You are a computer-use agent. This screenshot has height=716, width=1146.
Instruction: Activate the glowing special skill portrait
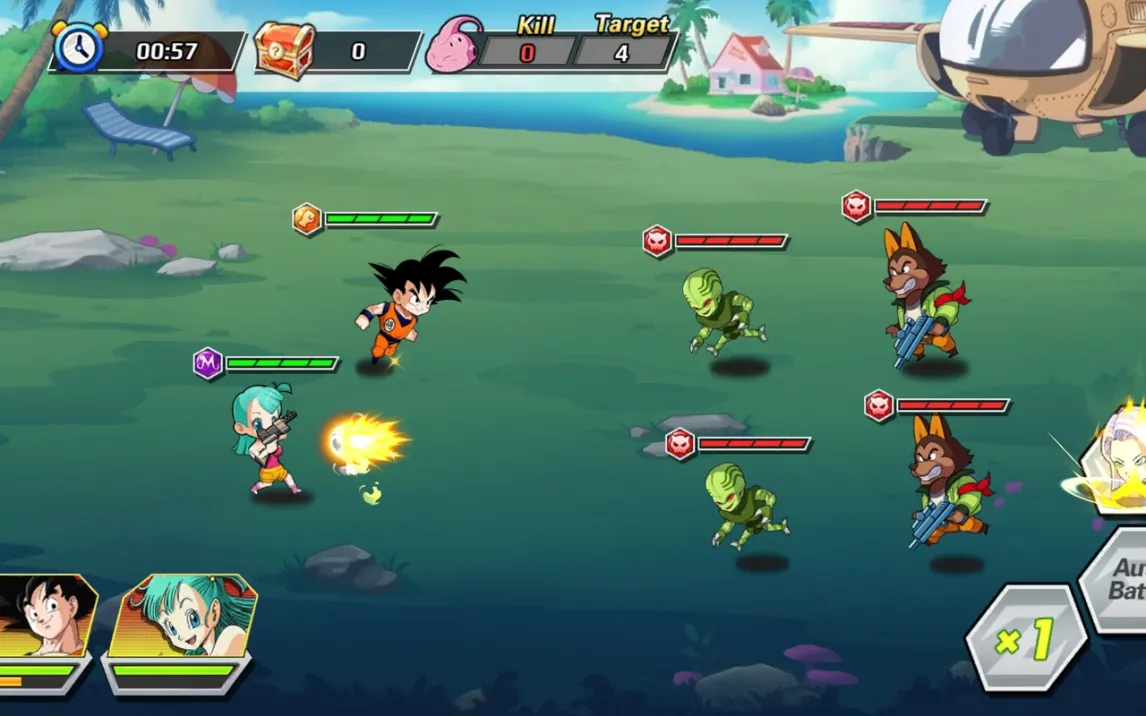[x=1115, y=462]
